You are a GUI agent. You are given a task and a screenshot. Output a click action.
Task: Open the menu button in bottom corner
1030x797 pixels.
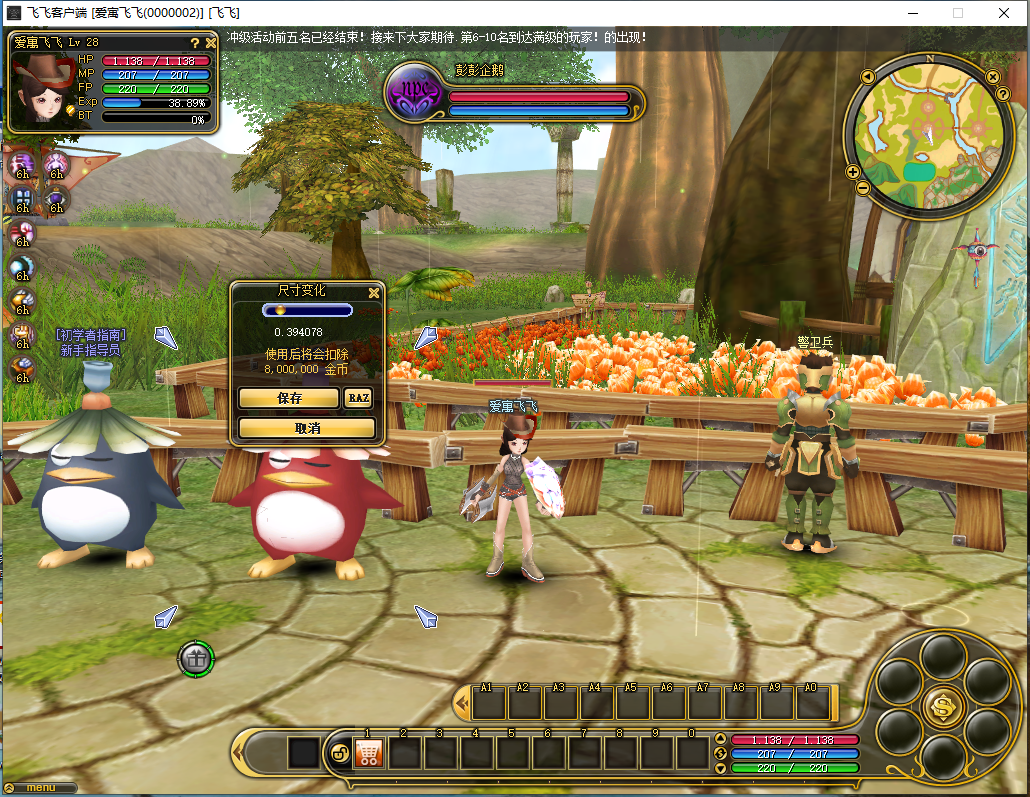[x=41, y=788]
